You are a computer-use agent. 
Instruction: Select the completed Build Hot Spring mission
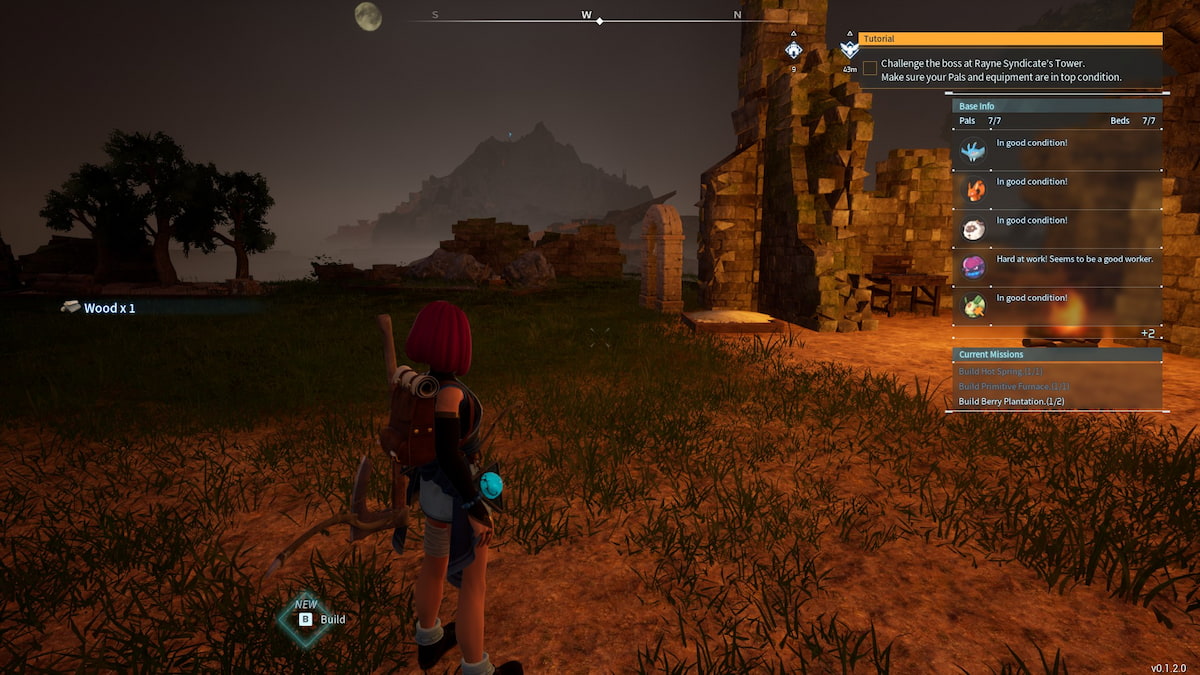coord(1000,372)
